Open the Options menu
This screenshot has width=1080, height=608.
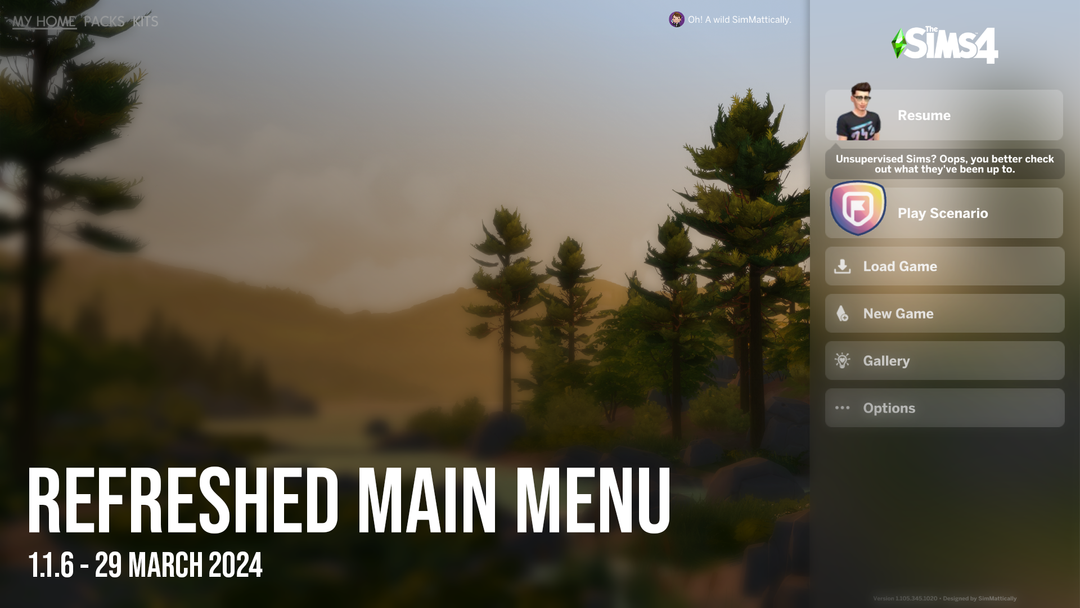pyautogui.click(x=943, y=408)
